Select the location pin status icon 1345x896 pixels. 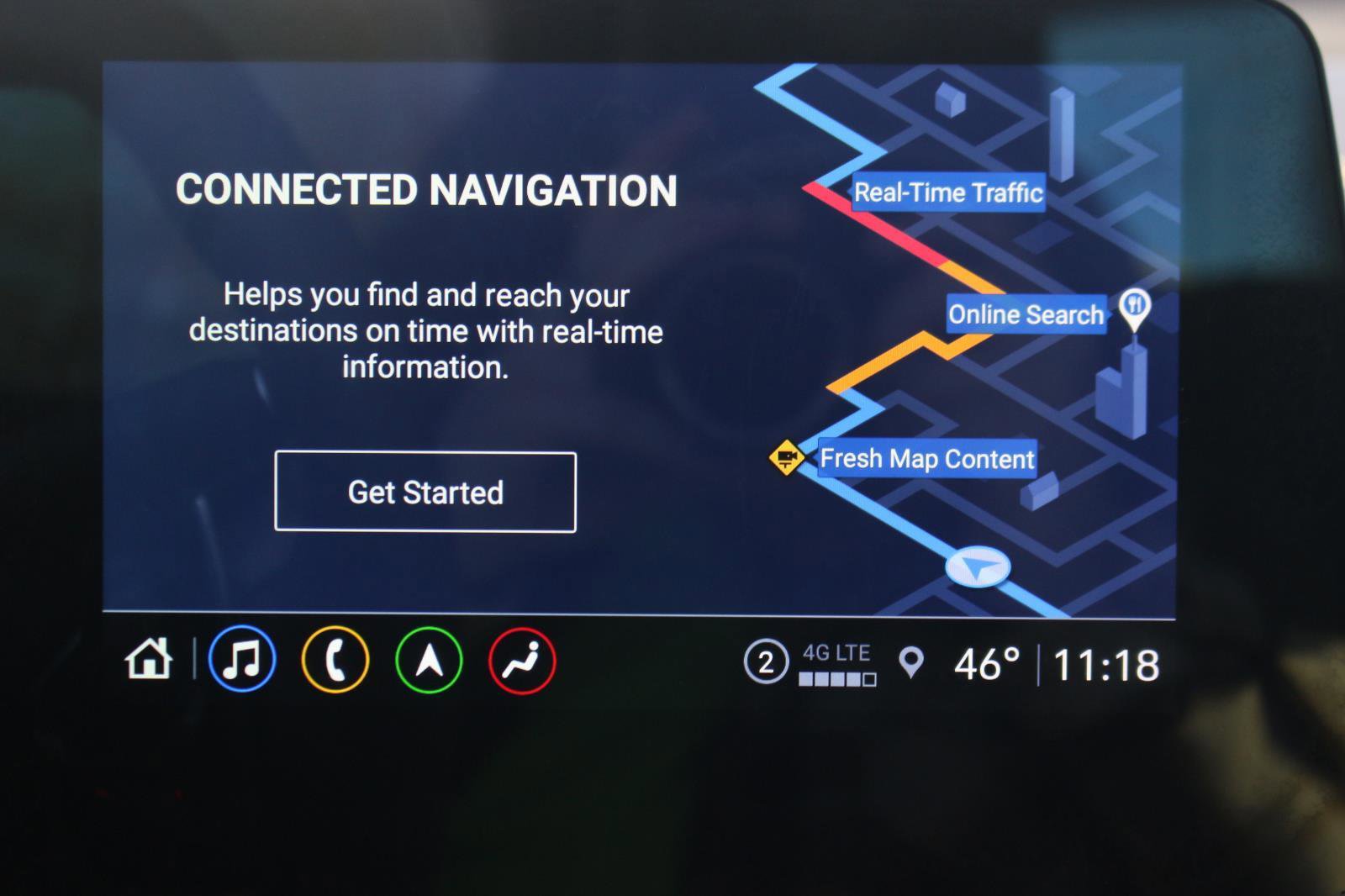coord(911,662)
